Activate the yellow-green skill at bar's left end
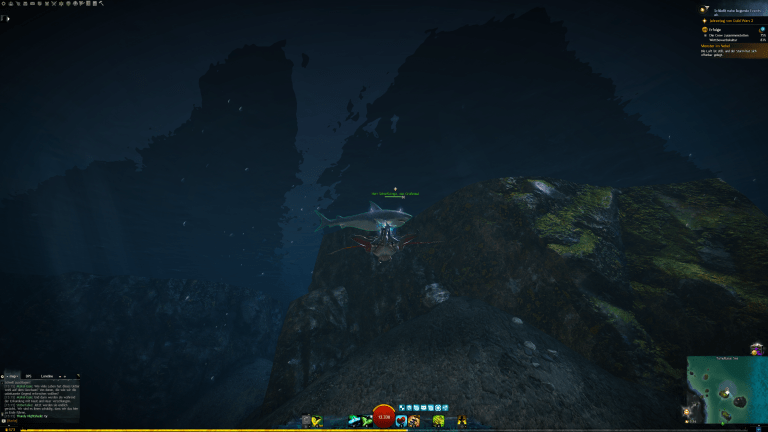 (316, 421)
